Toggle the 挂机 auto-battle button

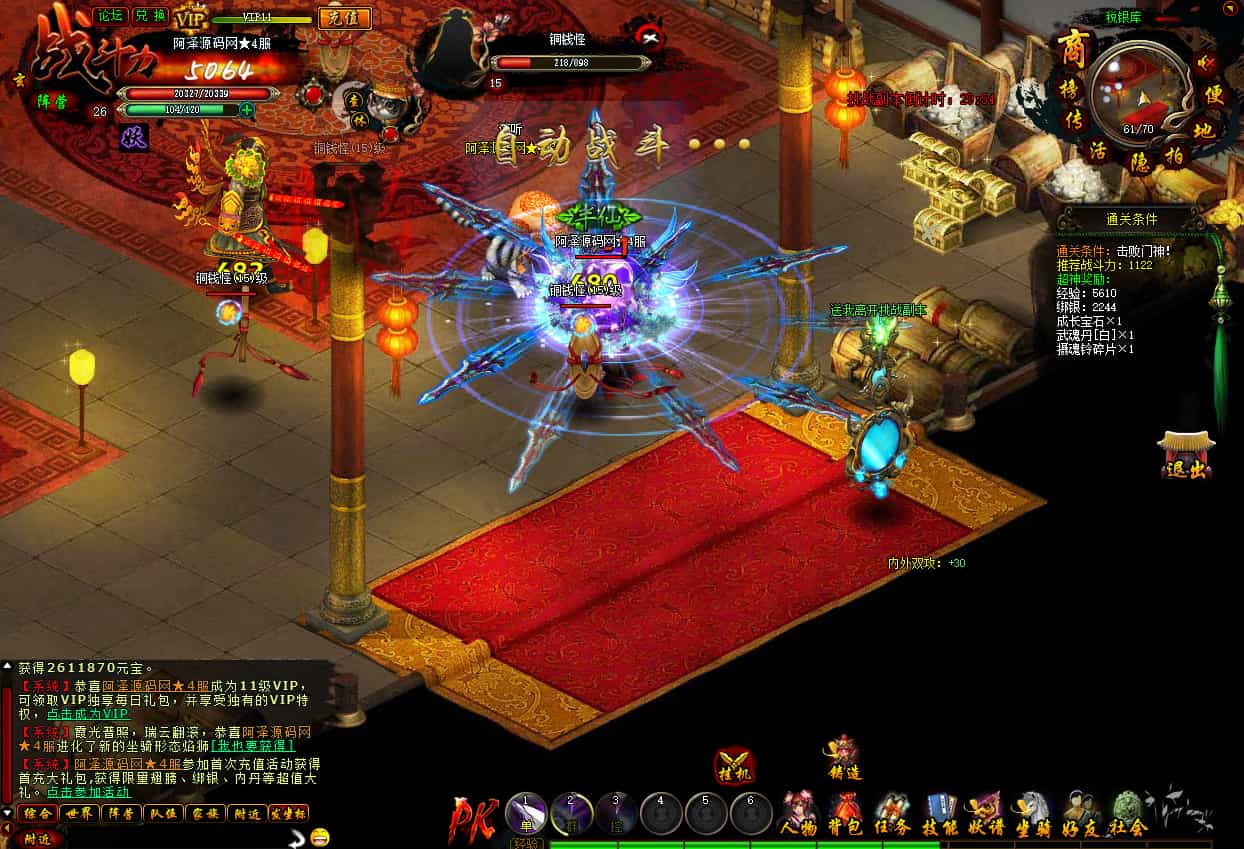point(735,765)
